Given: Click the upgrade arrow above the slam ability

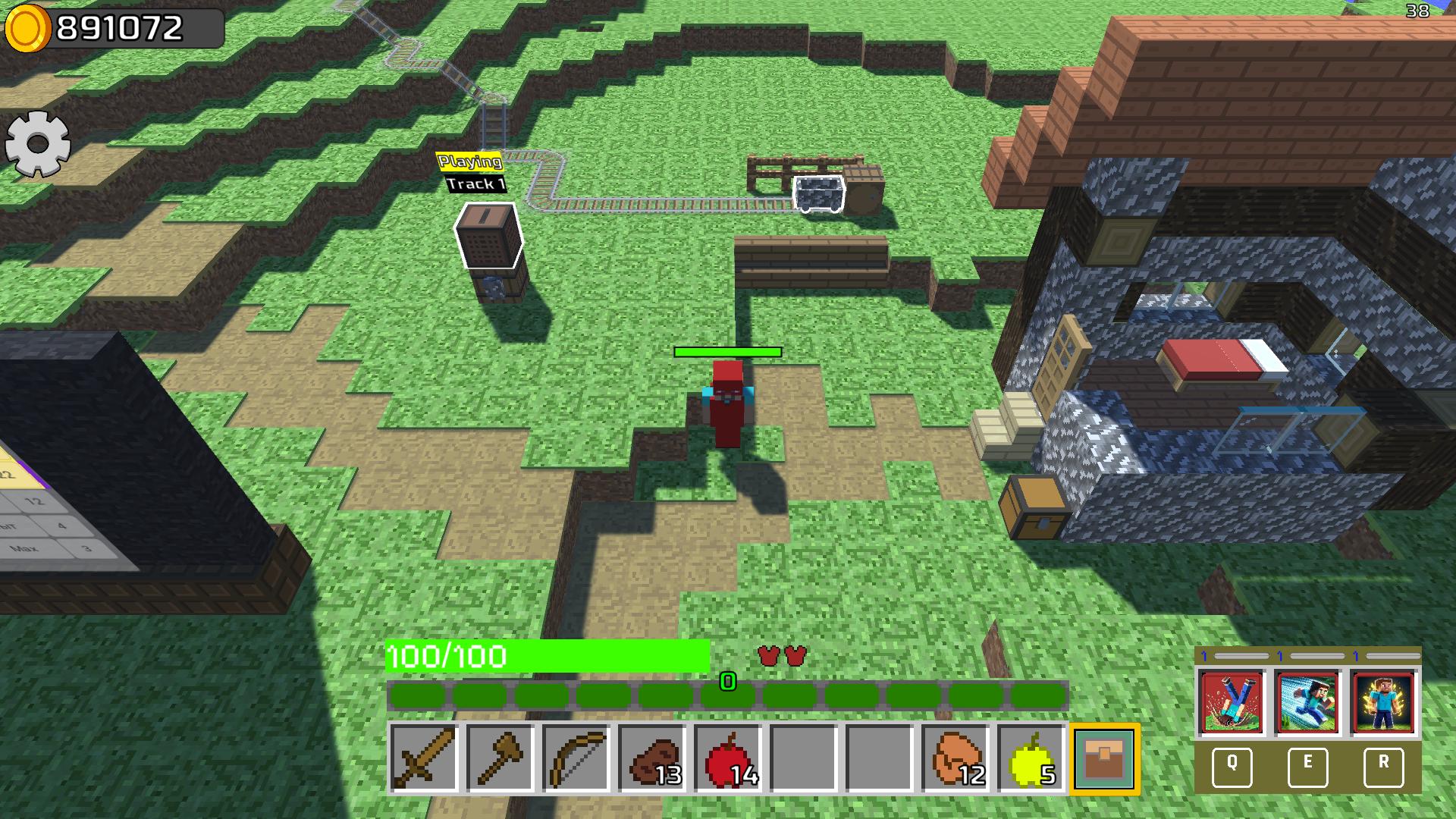Looking at the screenshot, I should pyautogui.click(x=1205, y=655).
